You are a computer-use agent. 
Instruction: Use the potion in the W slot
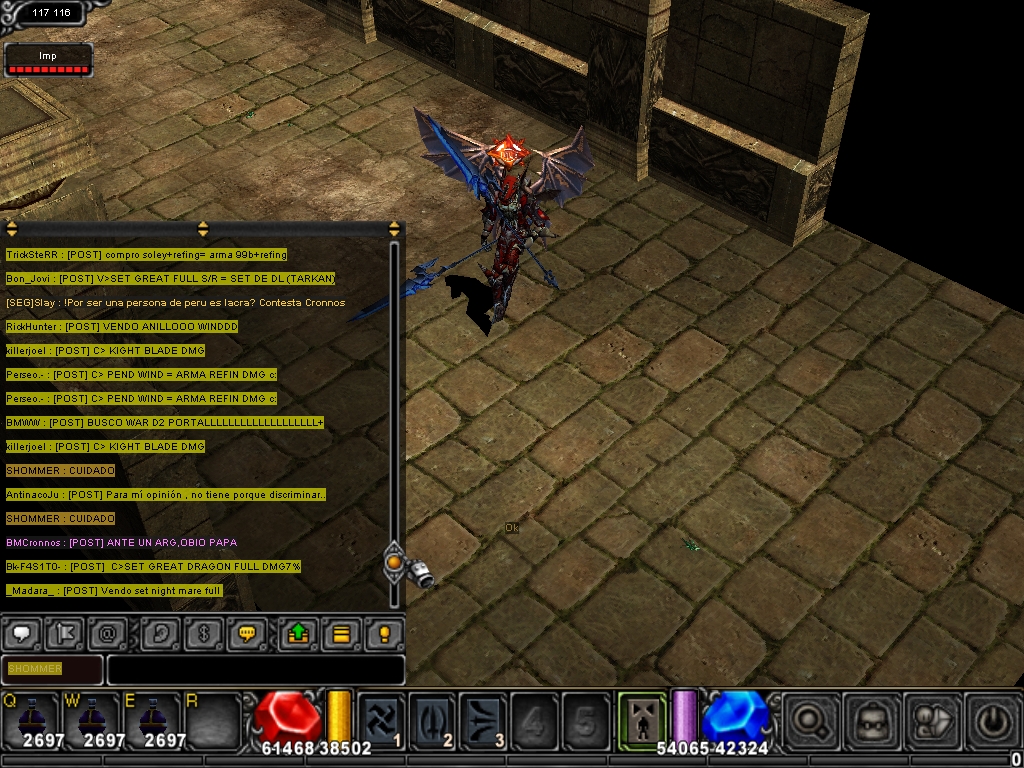[x=92, y=717]
